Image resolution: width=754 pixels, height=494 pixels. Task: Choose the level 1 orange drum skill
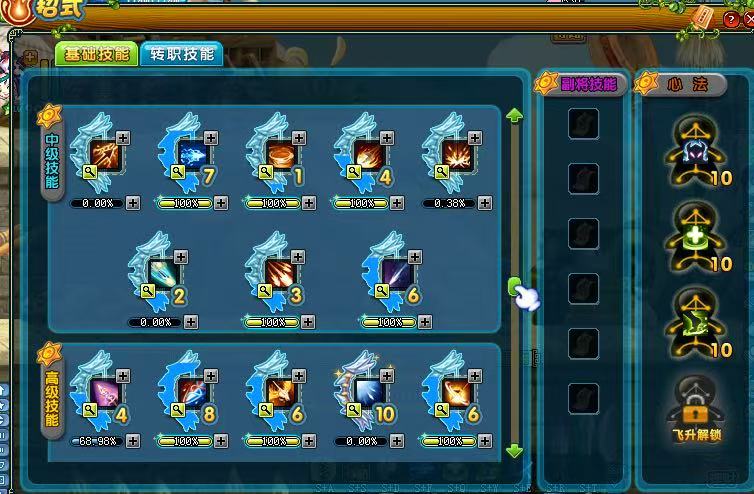pos(279,154)
